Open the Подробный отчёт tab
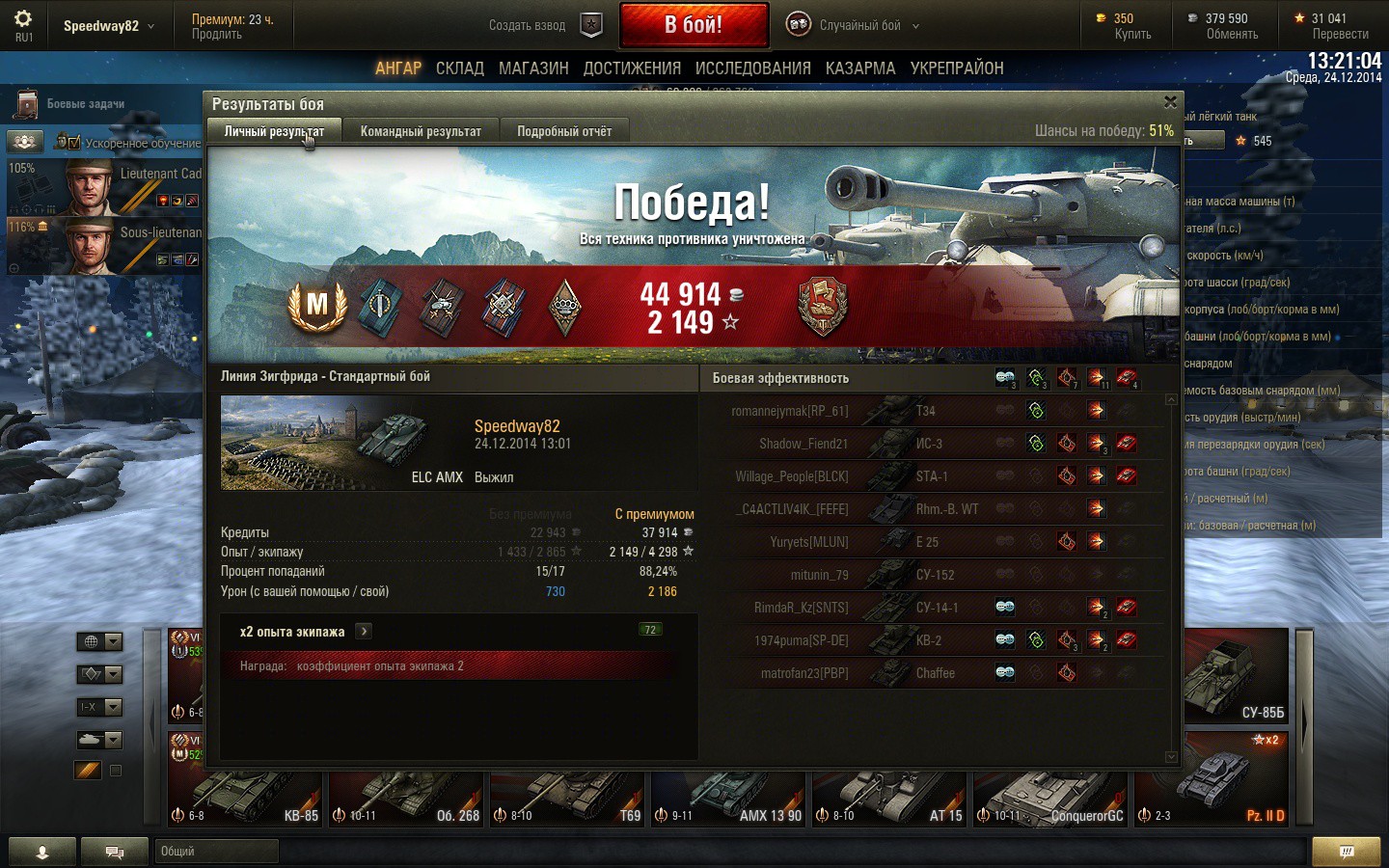Image resolution: width=1389 pixels, height=868 pixels. coord(564,131)
